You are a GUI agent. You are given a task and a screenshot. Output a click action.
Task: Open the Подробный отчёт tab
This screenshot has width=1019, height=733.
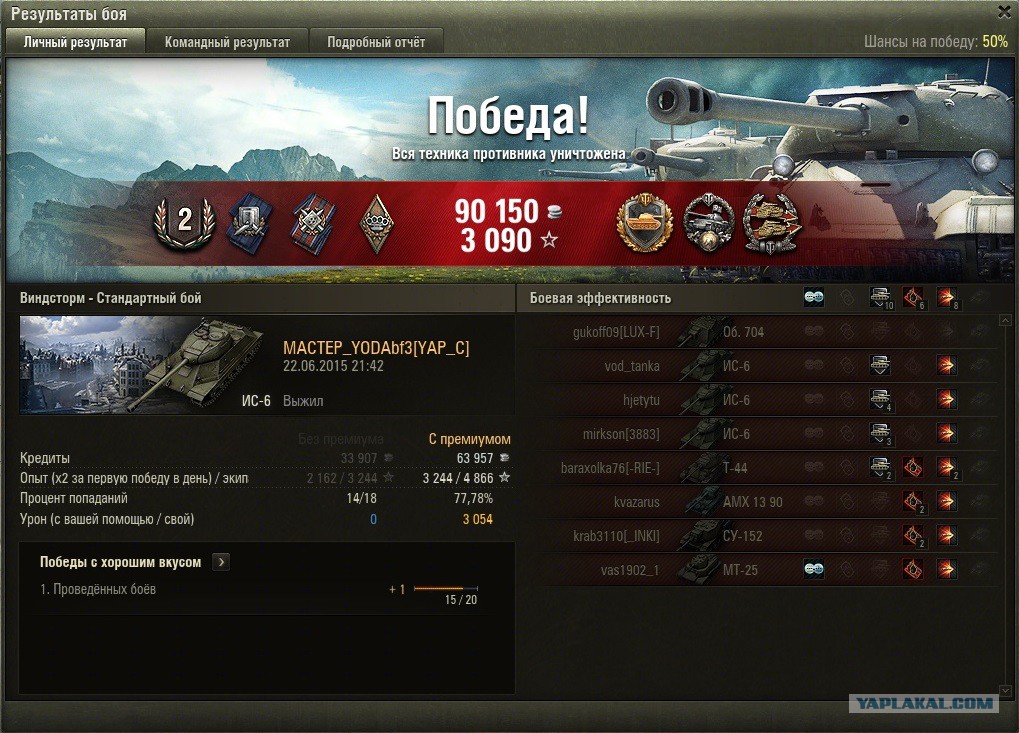coord(376,42)
